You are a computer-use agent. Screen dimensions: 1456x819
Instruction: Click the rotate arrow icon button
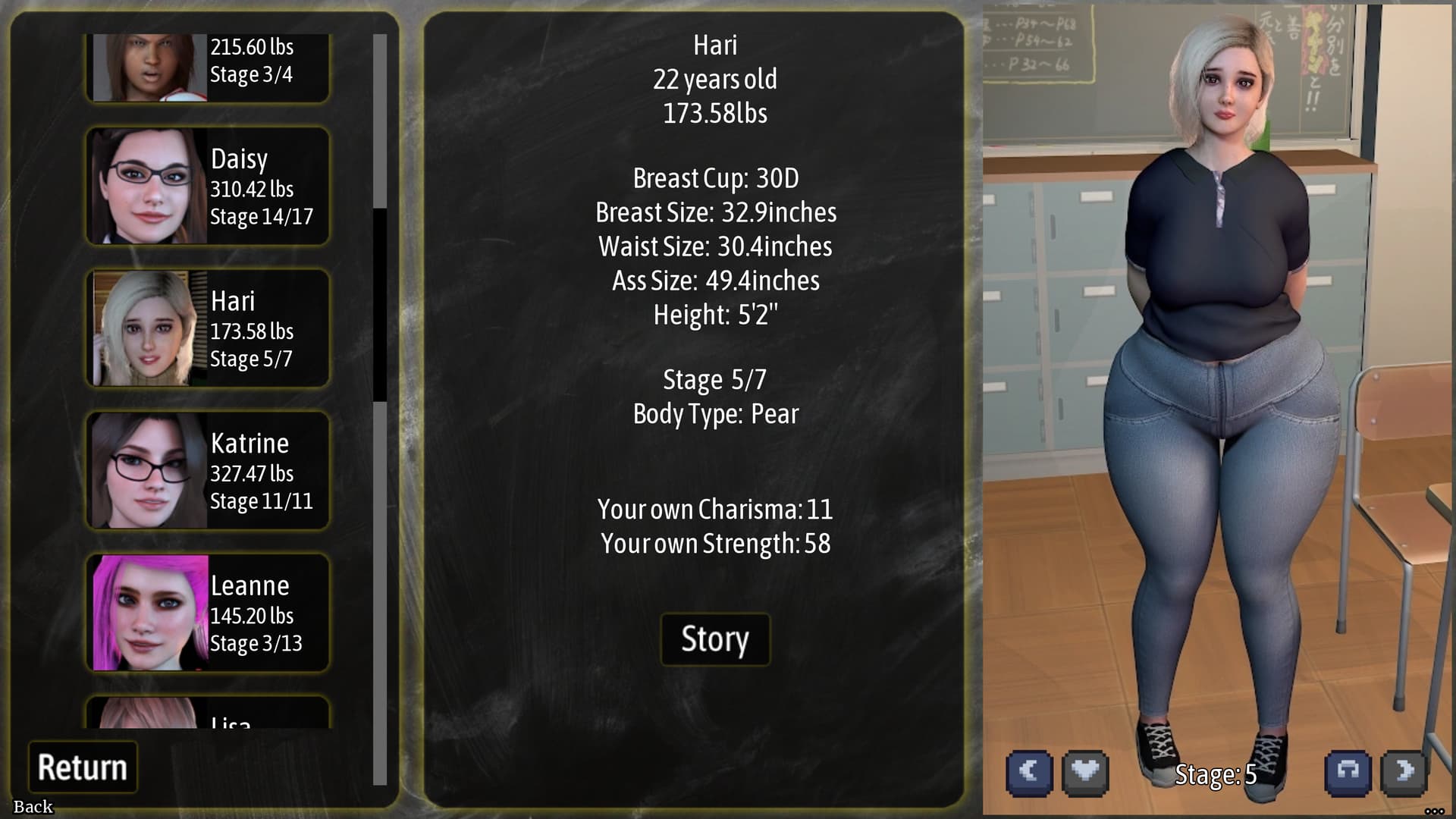[1348, 772]
